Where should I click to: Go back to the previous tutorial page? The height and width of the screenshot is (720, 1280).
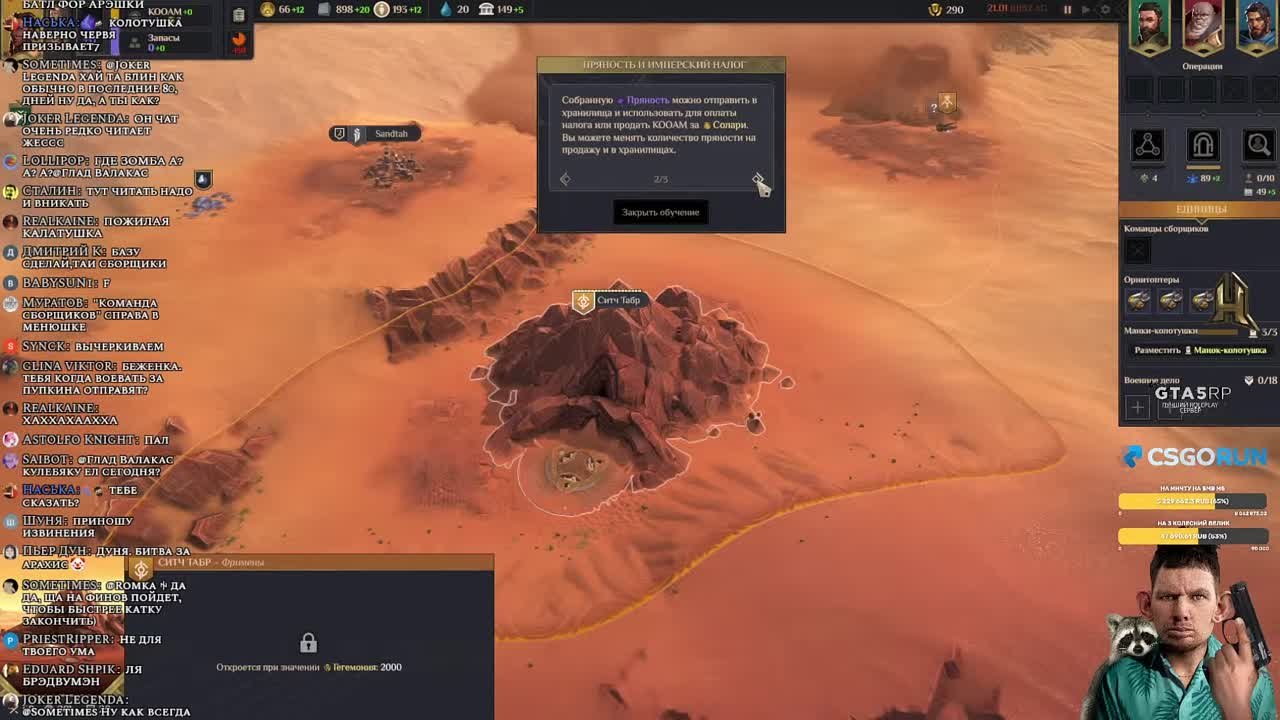tap(565, 179)
